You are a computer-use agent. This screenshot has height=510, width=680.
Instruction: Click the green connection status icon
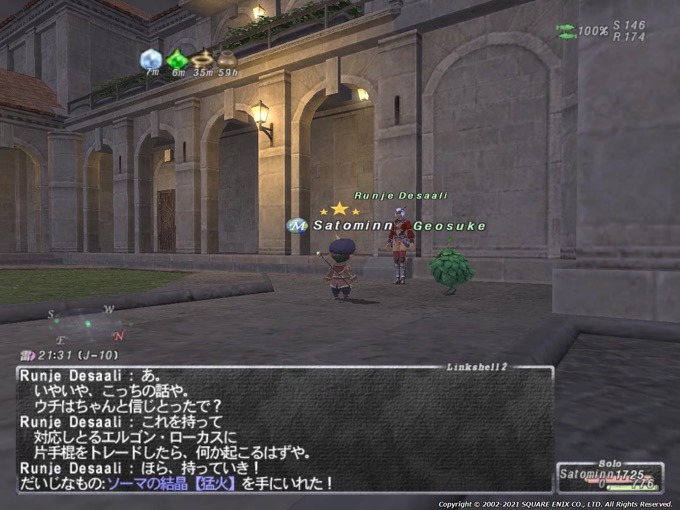click(x=566, y=31)
